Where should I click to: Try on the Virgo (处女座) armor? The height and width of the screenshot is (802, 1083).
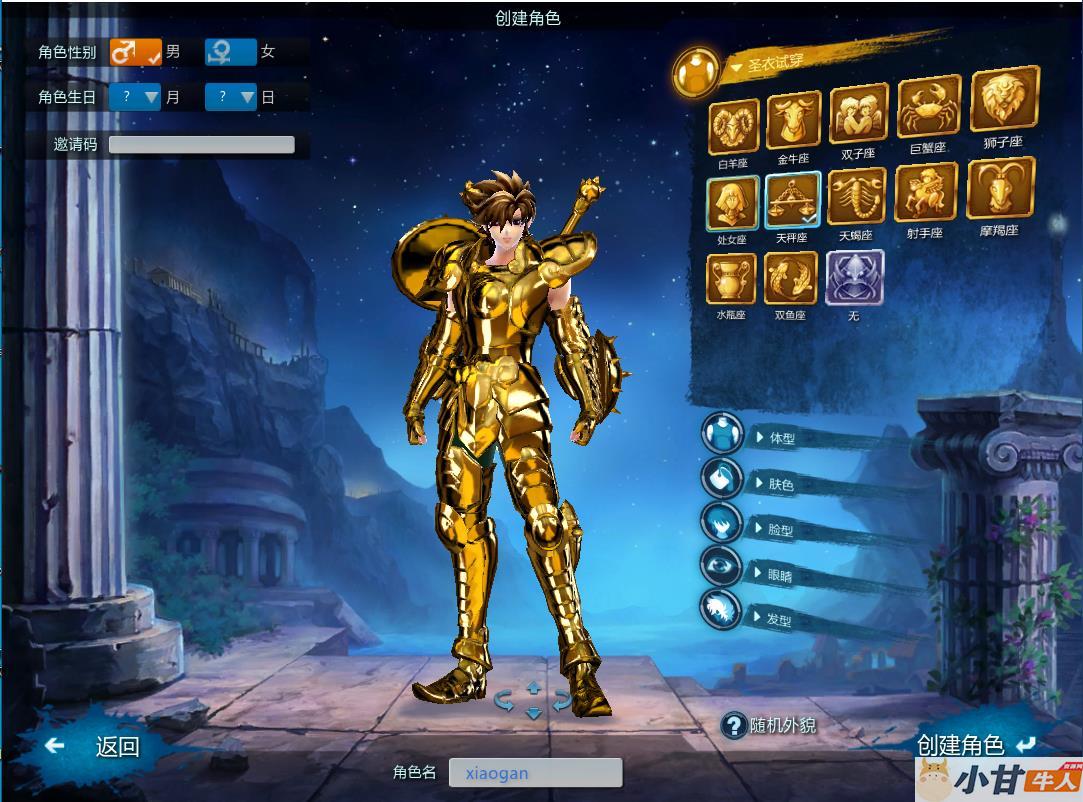point(732,203)
